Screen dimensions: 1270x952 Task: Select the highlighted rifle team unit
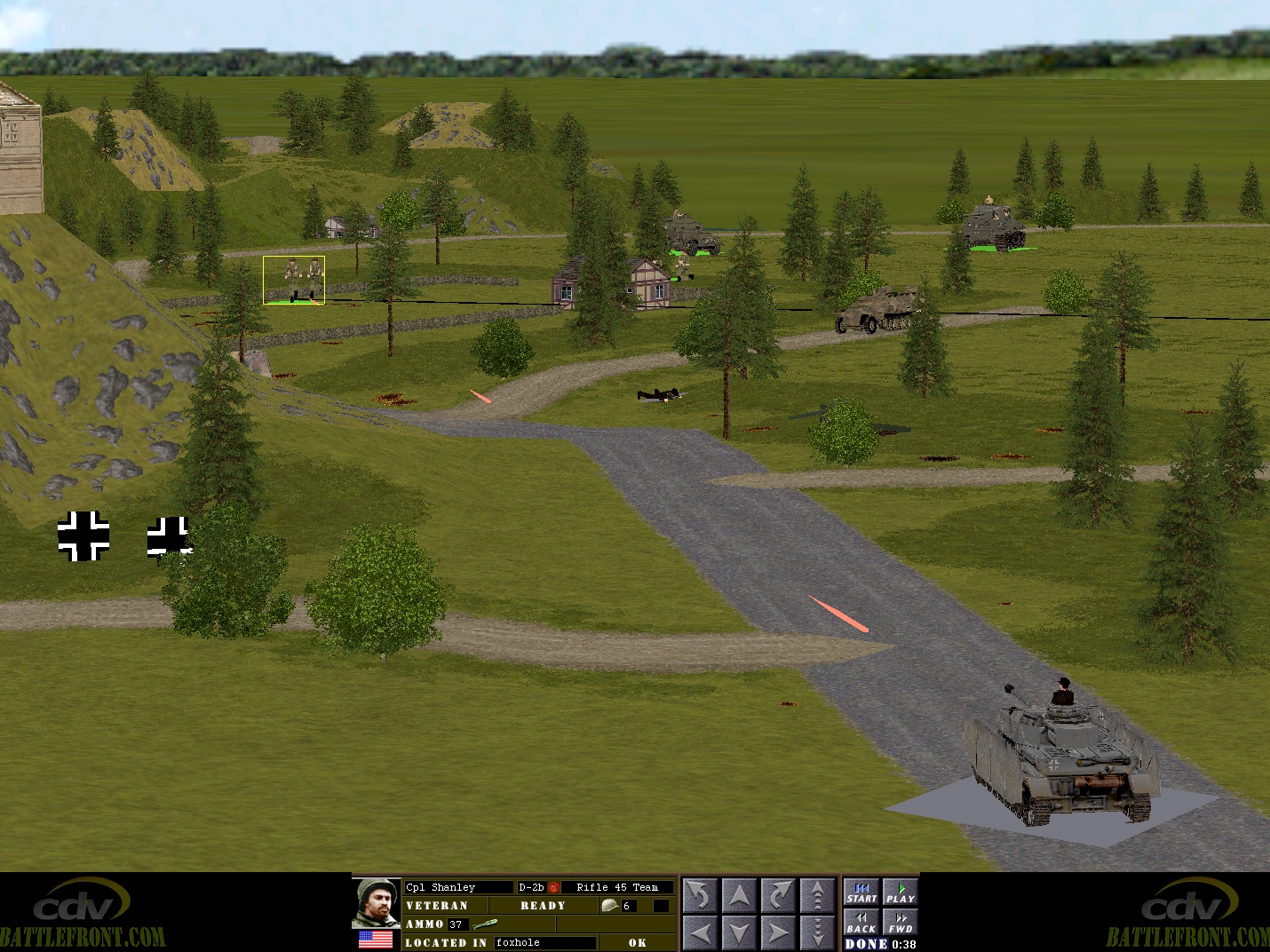pos(294,279)
